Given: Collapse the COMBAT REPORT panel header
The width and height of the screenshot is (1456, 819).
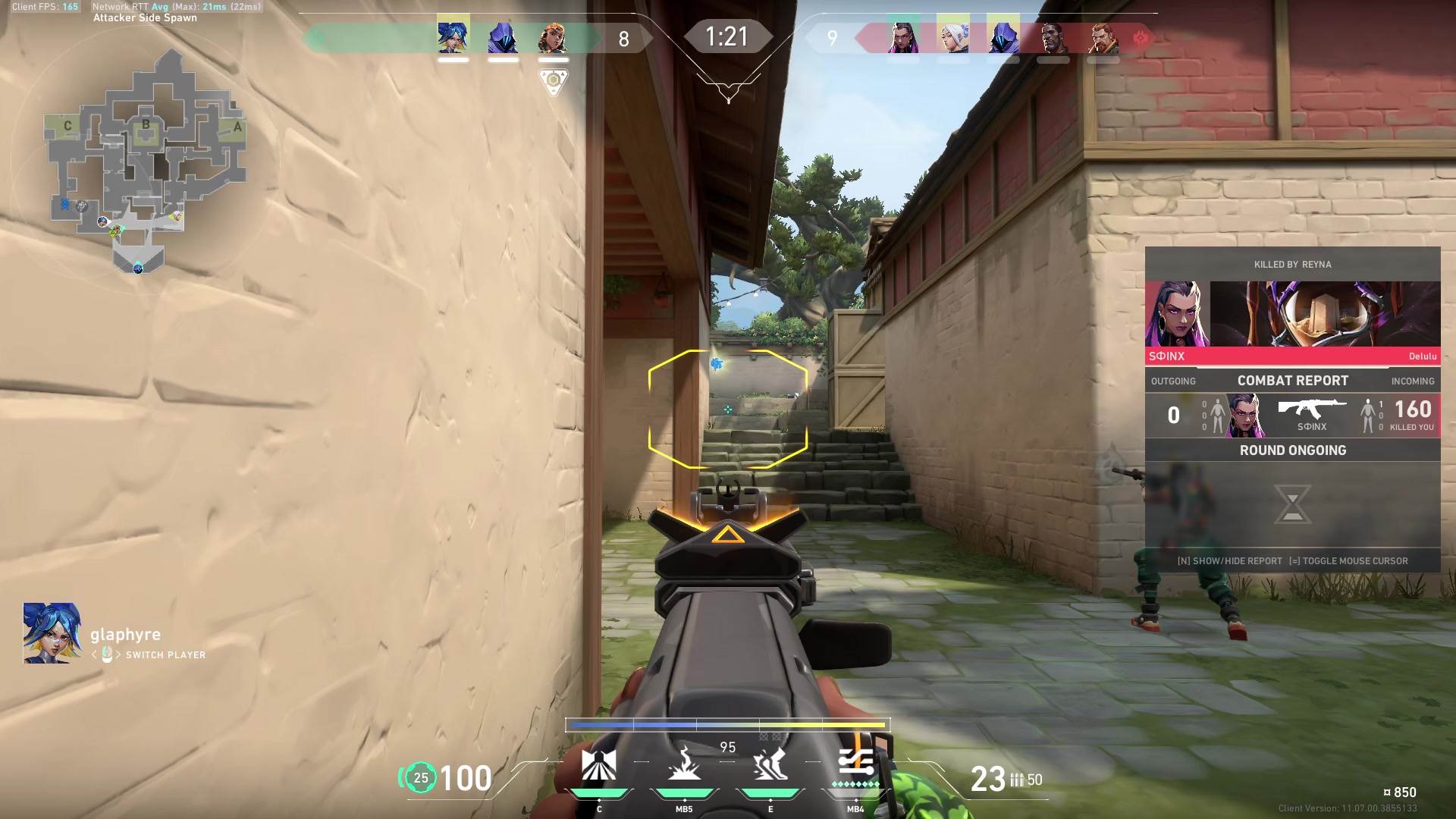Looking at the screenshot, I should (1293, 380).
